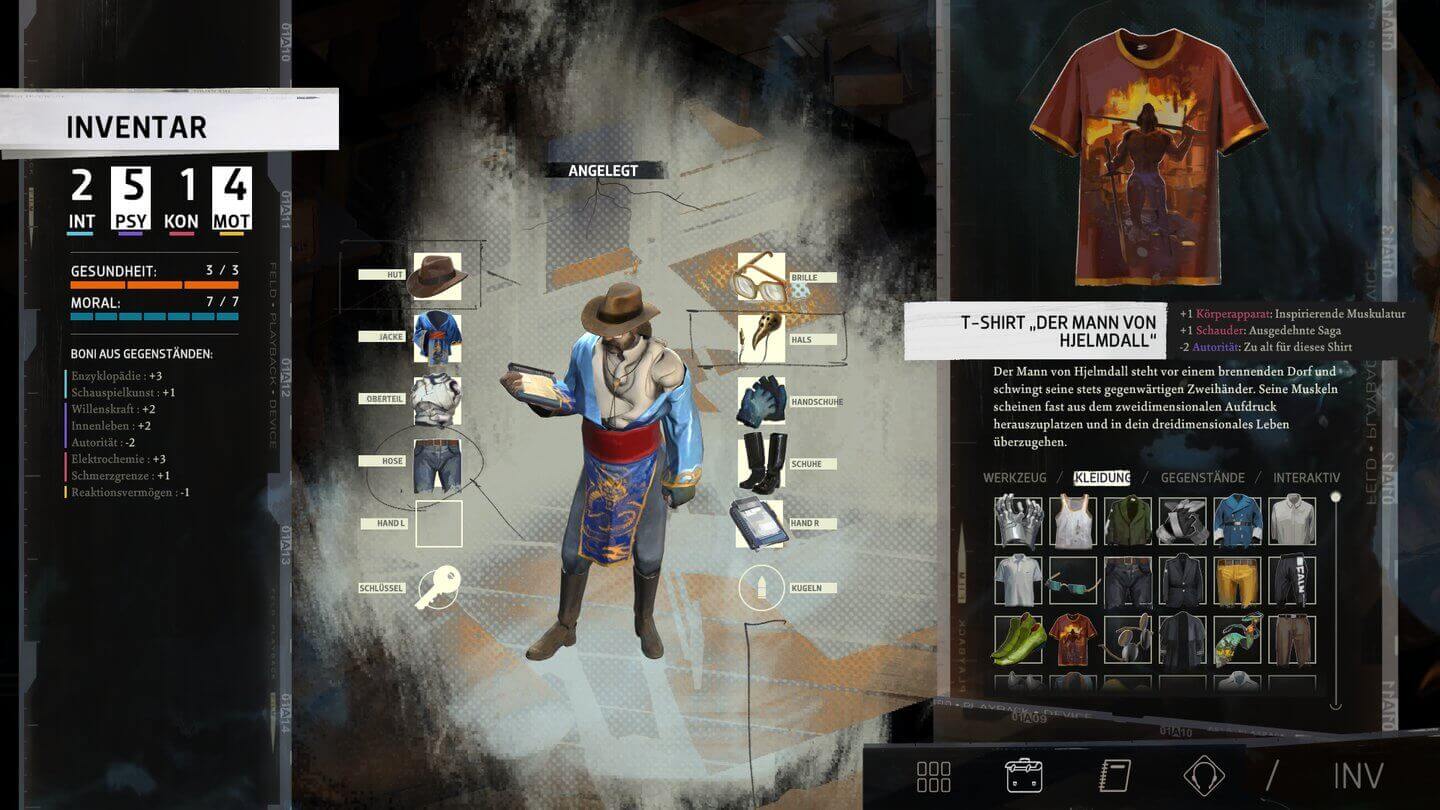Screen dimensions: 1440x810
Task: Click the pants in the Hose slot
Action: click(x=438, y=462)
